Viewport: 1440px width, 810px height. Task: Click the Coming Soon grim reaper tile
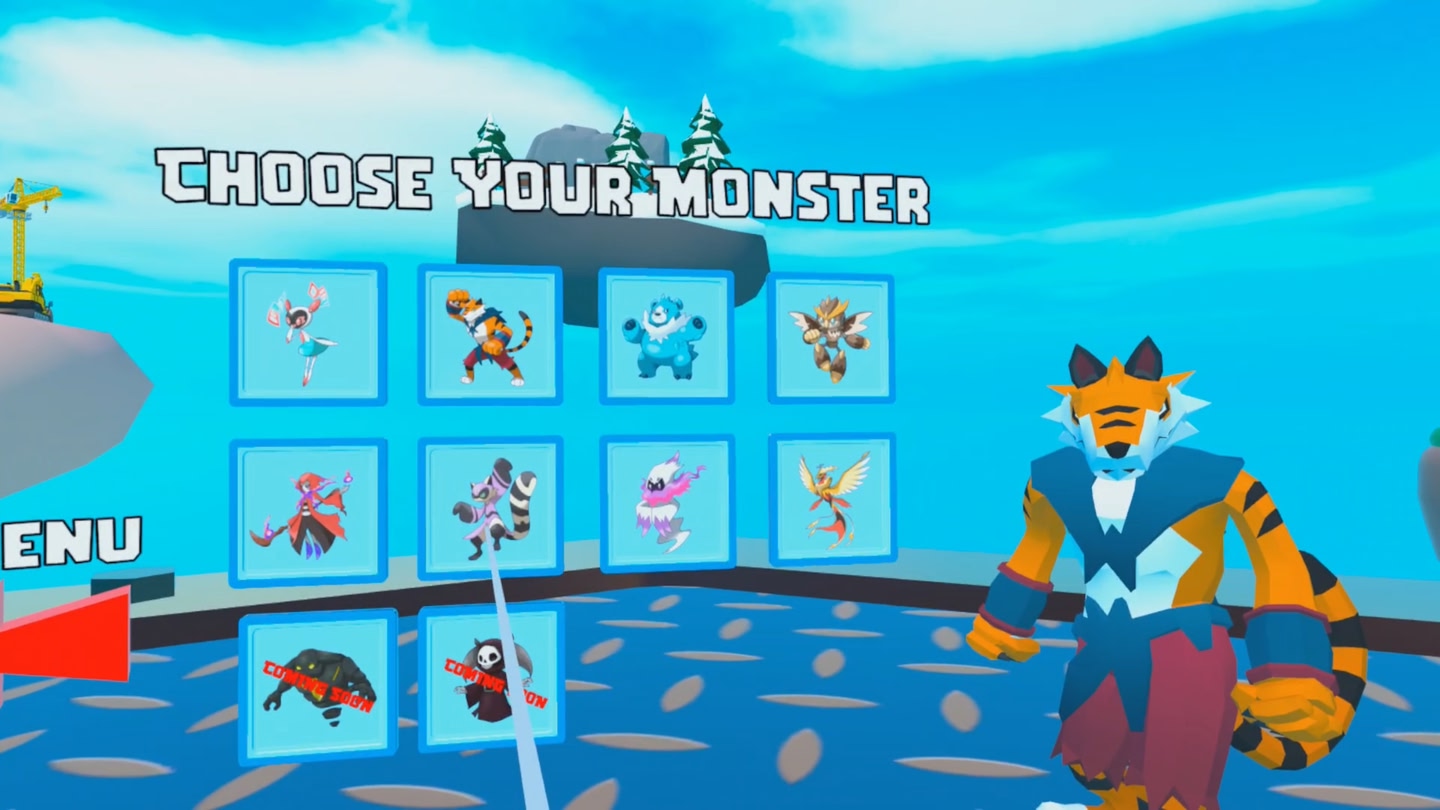pos(492,678)
